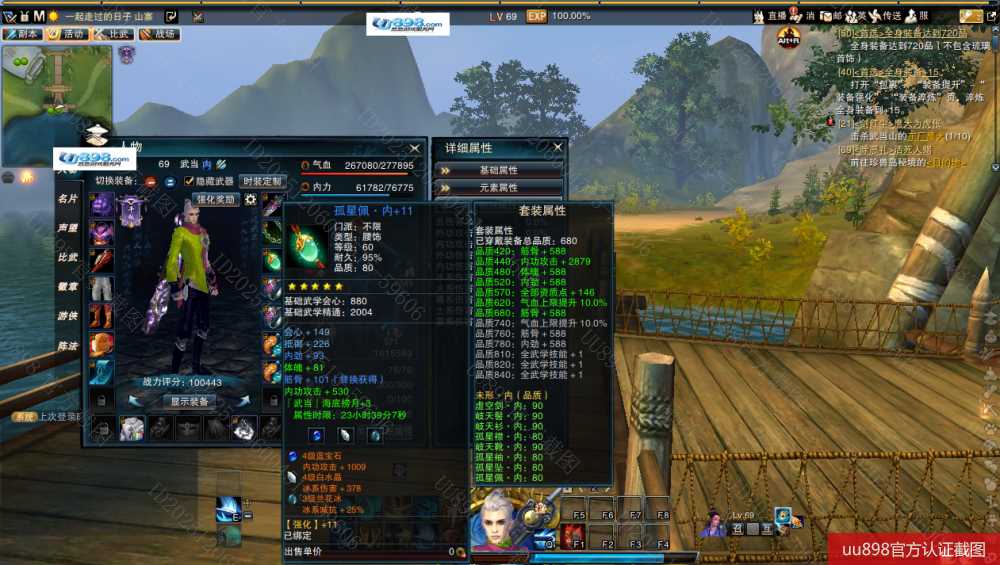
Task: Expand the 元素属性 section
Action: coord(499,187)
